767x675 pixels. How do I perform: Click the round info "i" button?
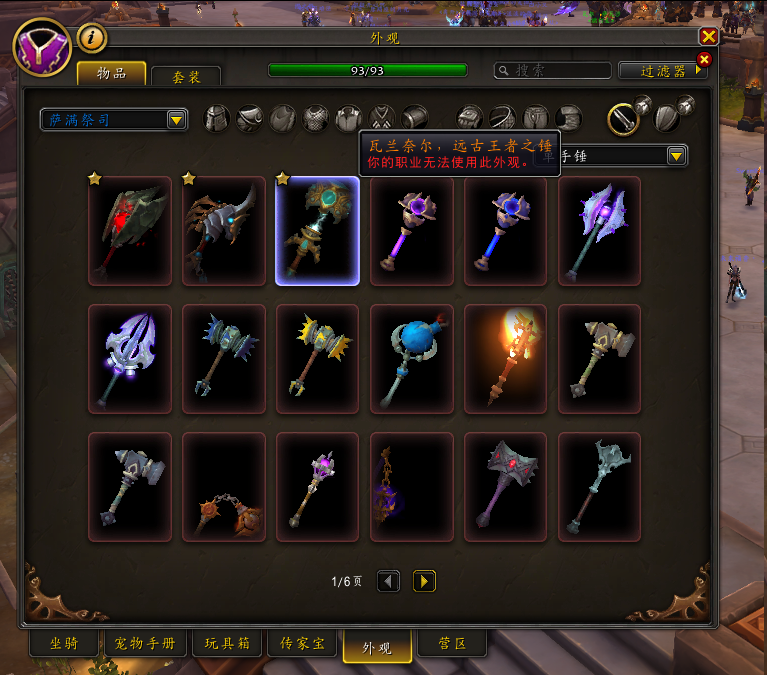[92, 38]
